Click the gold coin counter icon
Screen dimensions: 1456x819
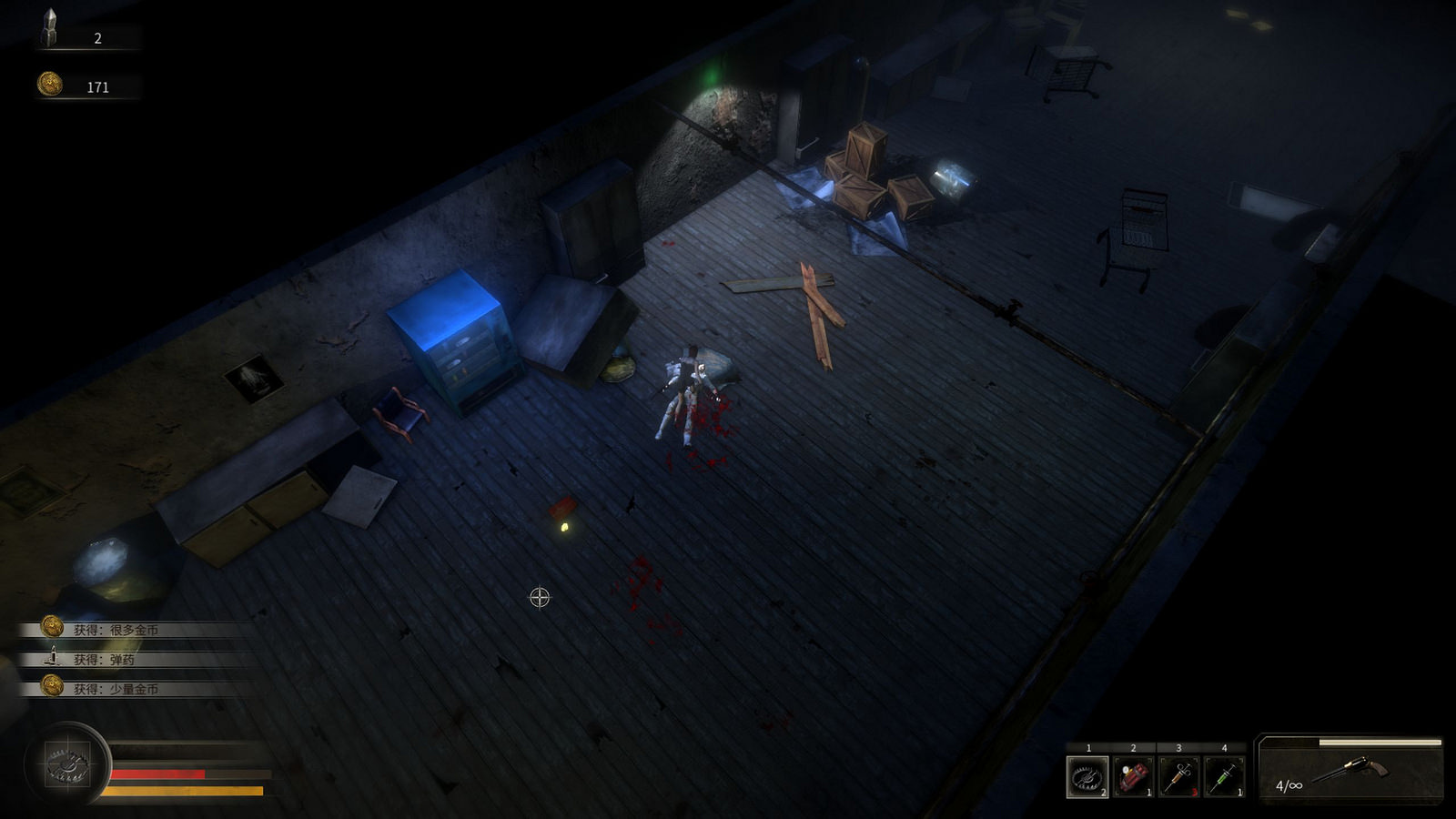50,85
